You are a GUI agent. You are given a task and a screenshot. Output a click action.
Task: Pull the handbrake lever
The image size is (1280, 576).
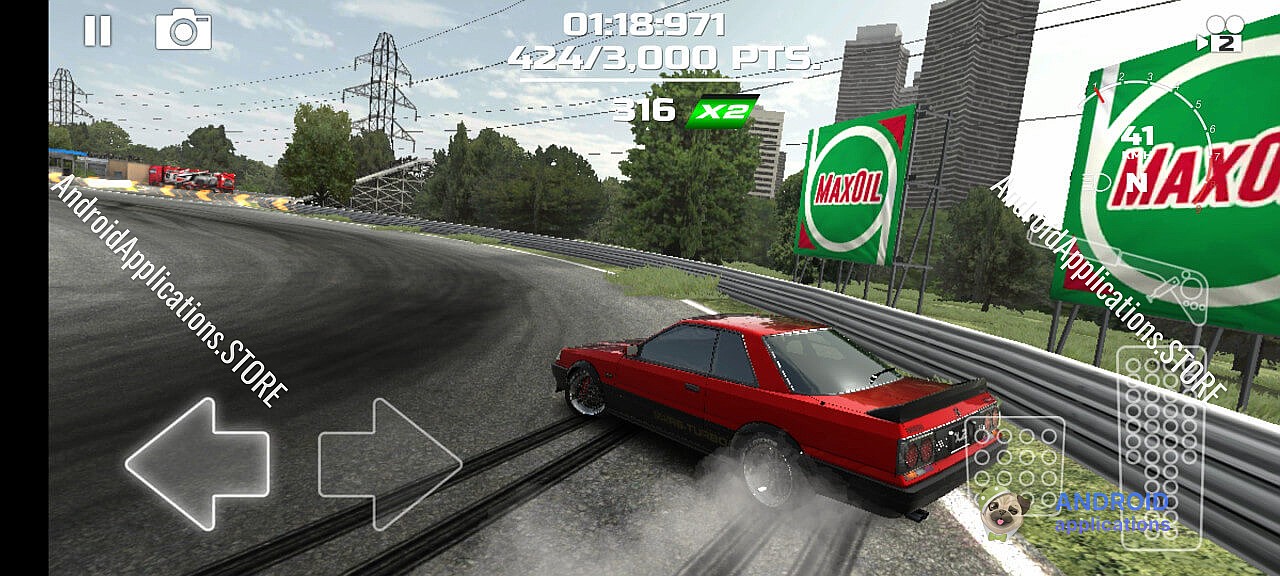click(1160, 281)
